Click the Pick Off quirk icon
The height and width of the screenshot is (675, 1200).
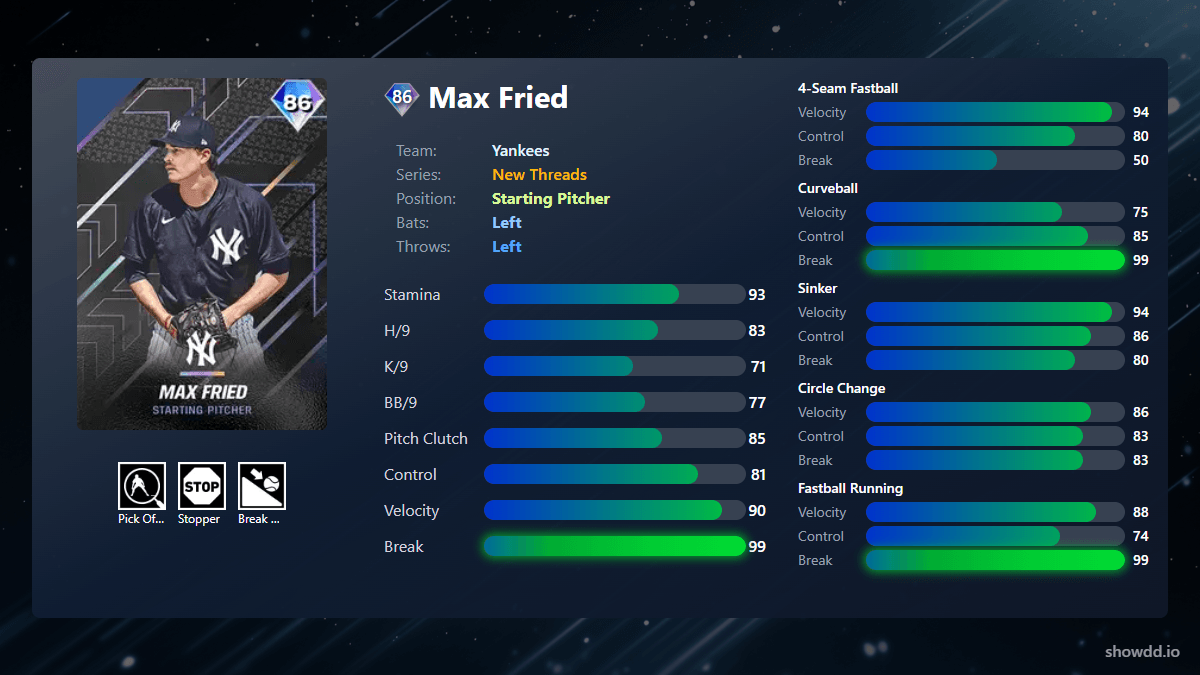point(142,486)
